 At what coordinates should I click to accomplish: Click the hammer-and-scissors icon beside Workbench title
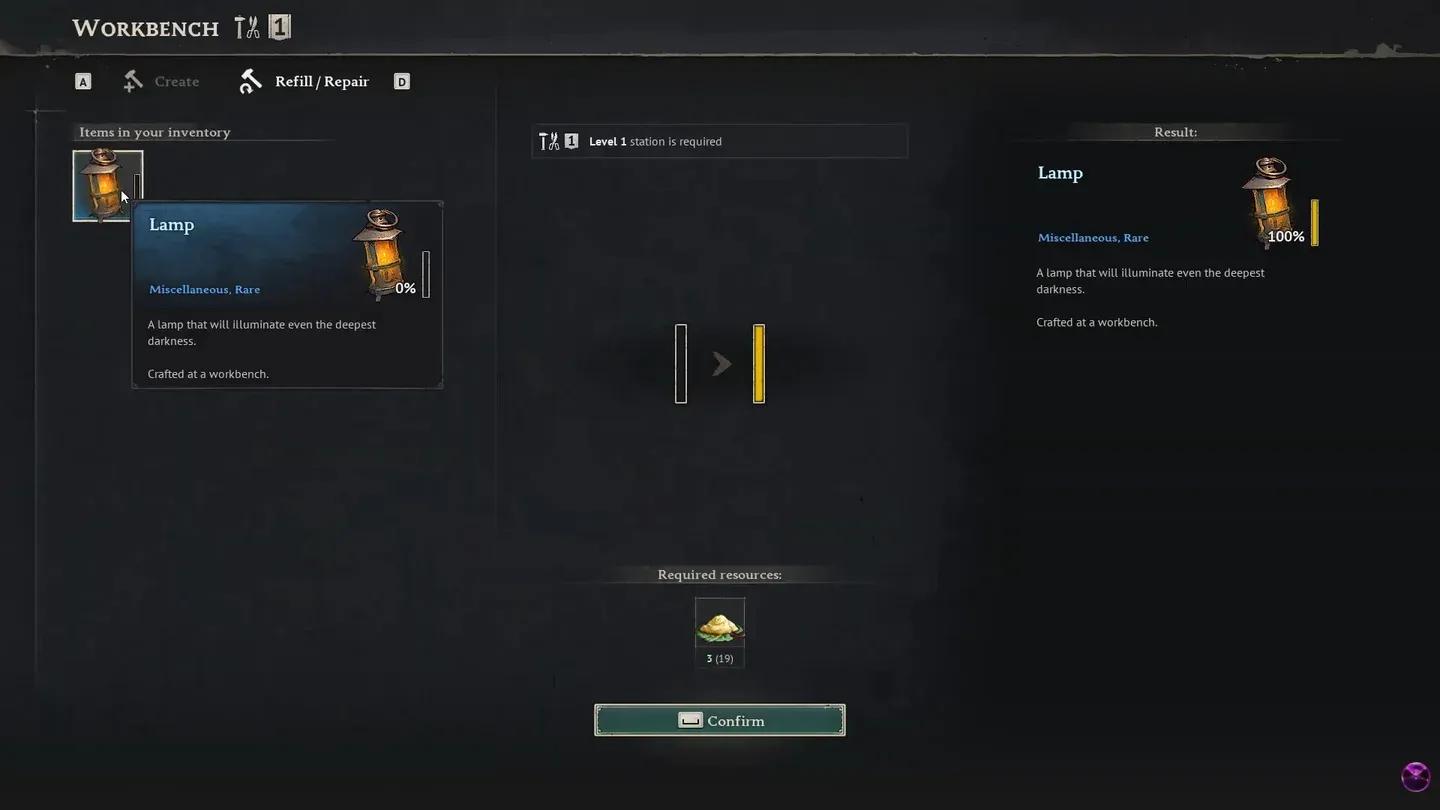(247, 27)
